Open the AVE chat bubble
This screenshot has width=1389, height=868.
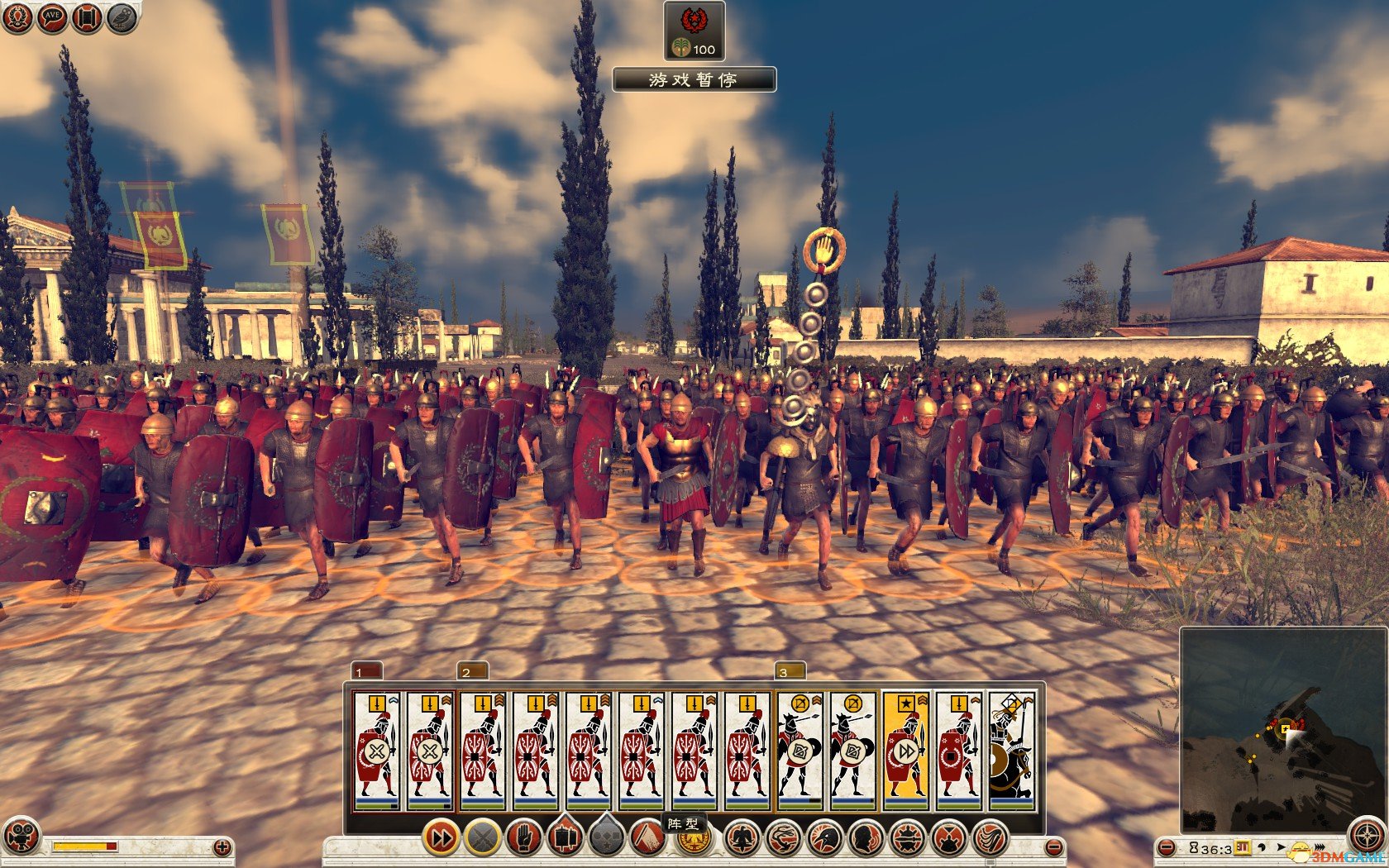point(52,18)
